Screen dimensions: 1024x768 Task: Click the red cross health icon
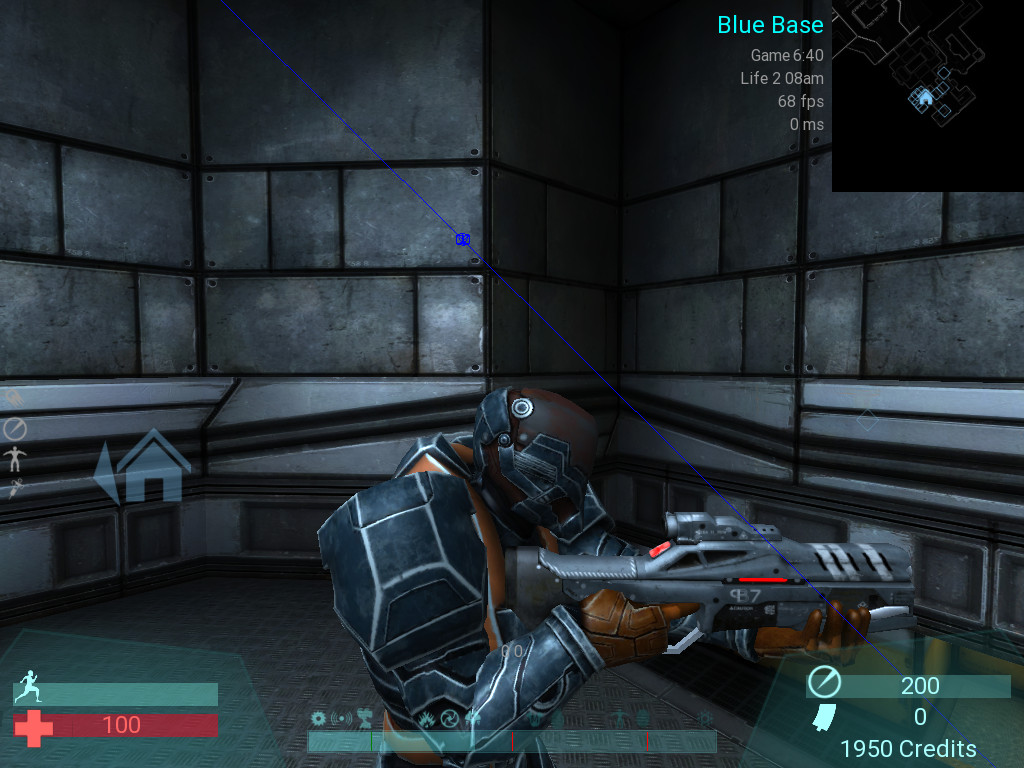click(33, 726)
